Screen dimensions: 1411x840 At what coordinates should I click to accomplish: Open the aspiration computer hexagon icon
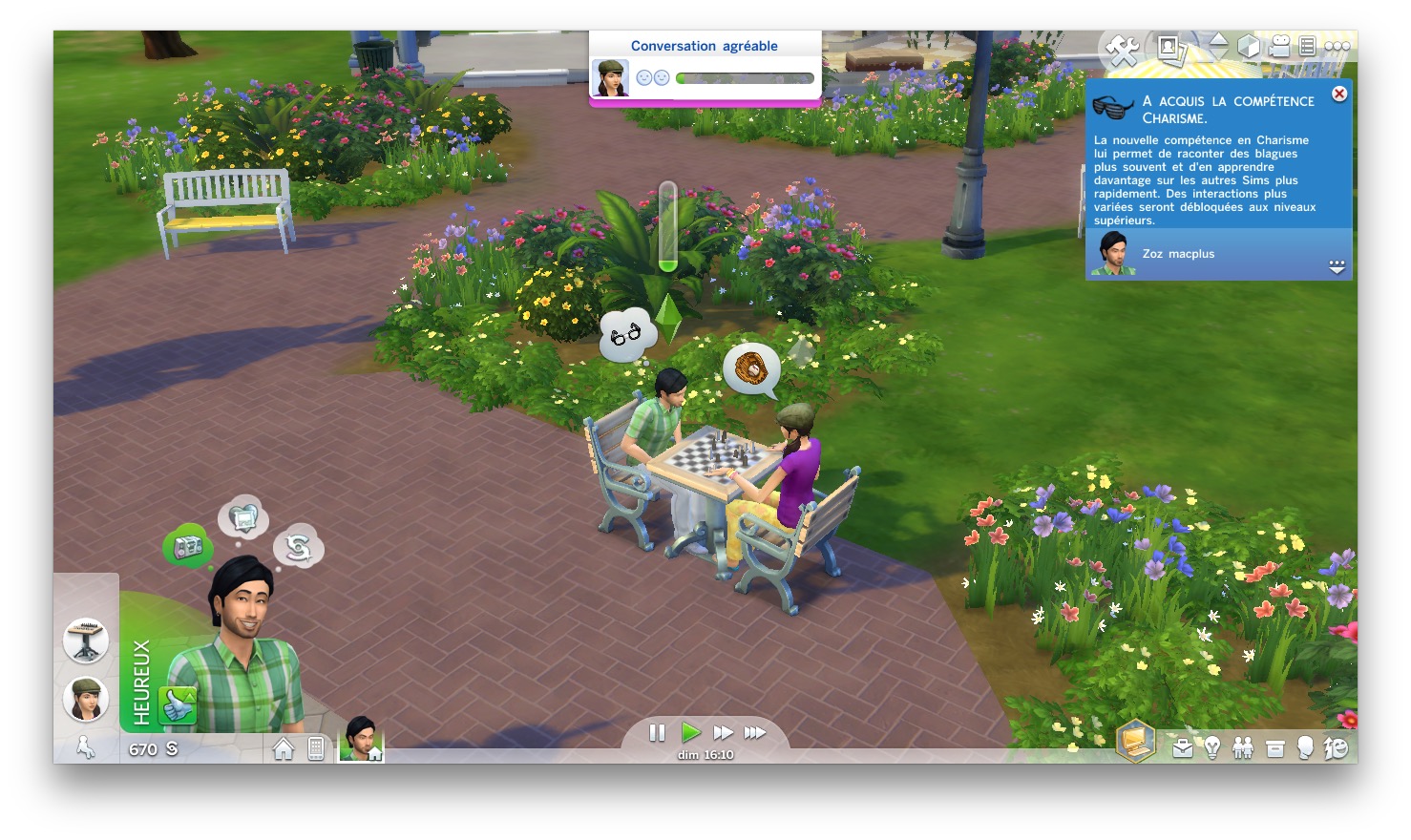[x=1136, y=742]
